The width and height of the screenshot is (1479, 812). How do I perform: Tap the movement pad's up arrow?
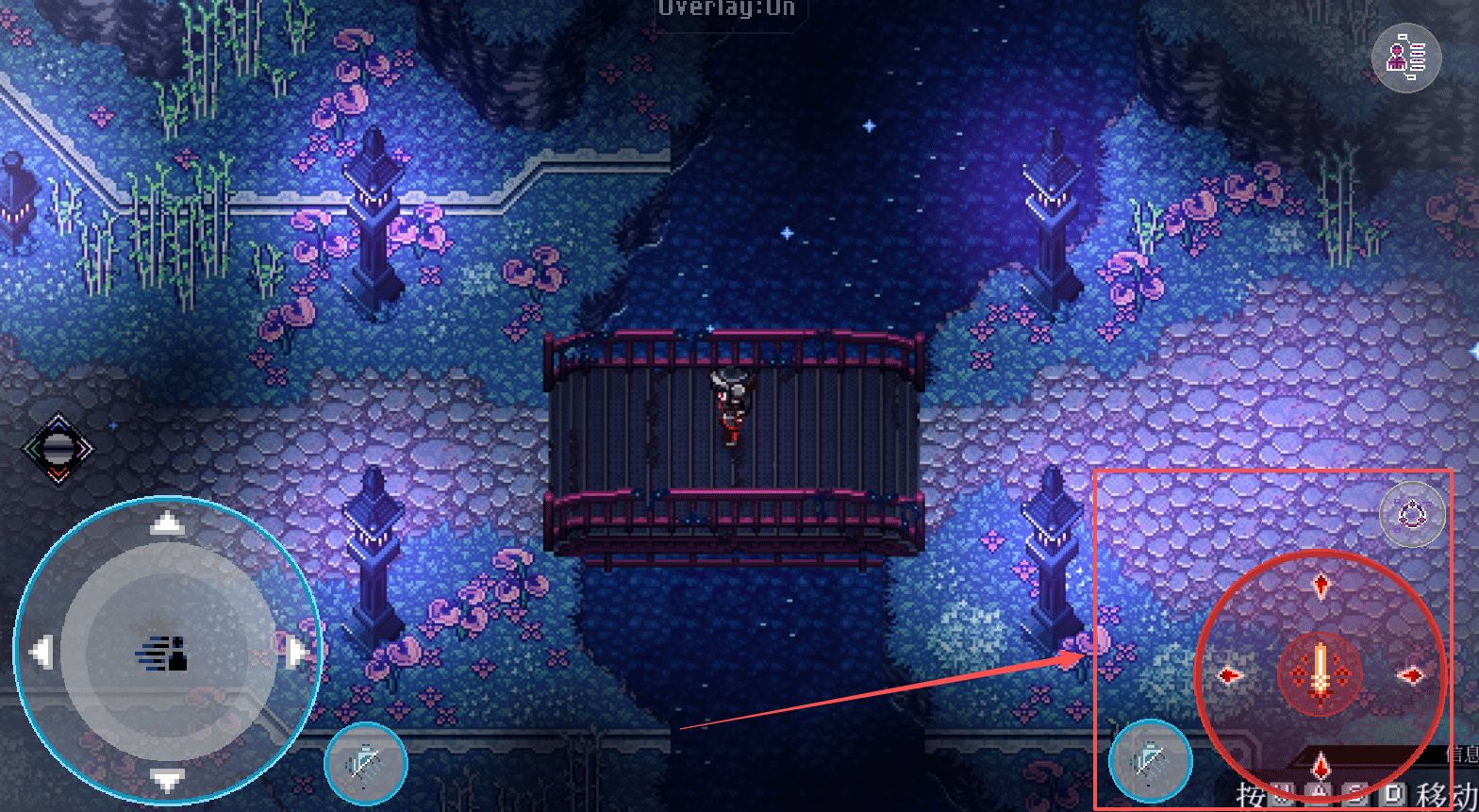pyautogui.click(x=167, y=523)
